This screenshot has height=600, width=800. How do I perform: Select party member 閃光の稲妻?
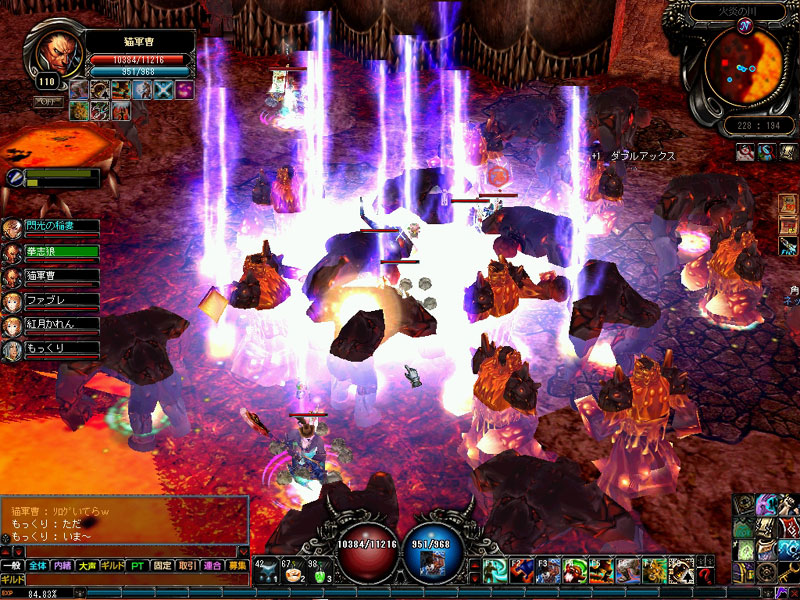pos(62,227)
